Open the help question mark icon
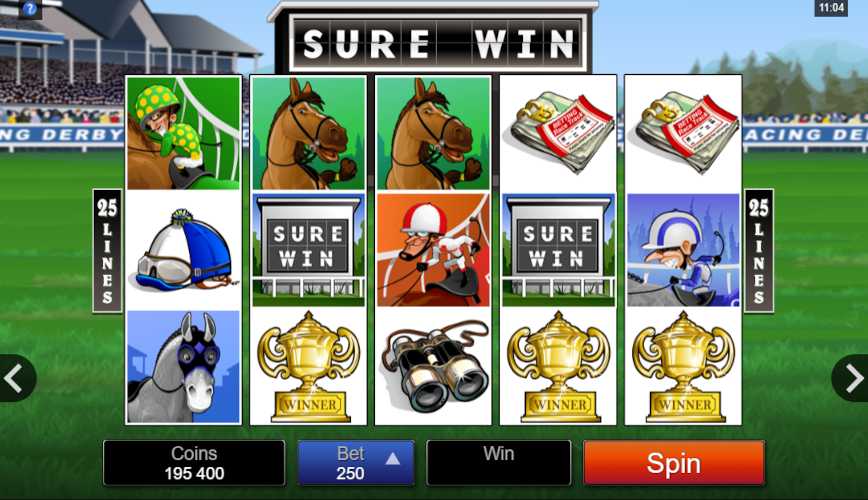868x500 pixels. [x=29, y=8]
